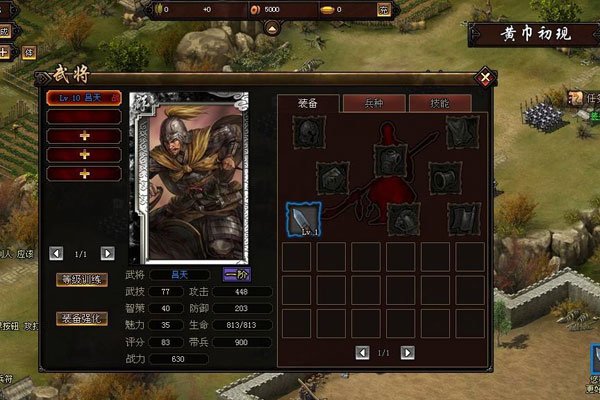The width and height of the screenshot is (600, 400).
Task: Open 装备强化 equipment enhancement
Action: 81,318
